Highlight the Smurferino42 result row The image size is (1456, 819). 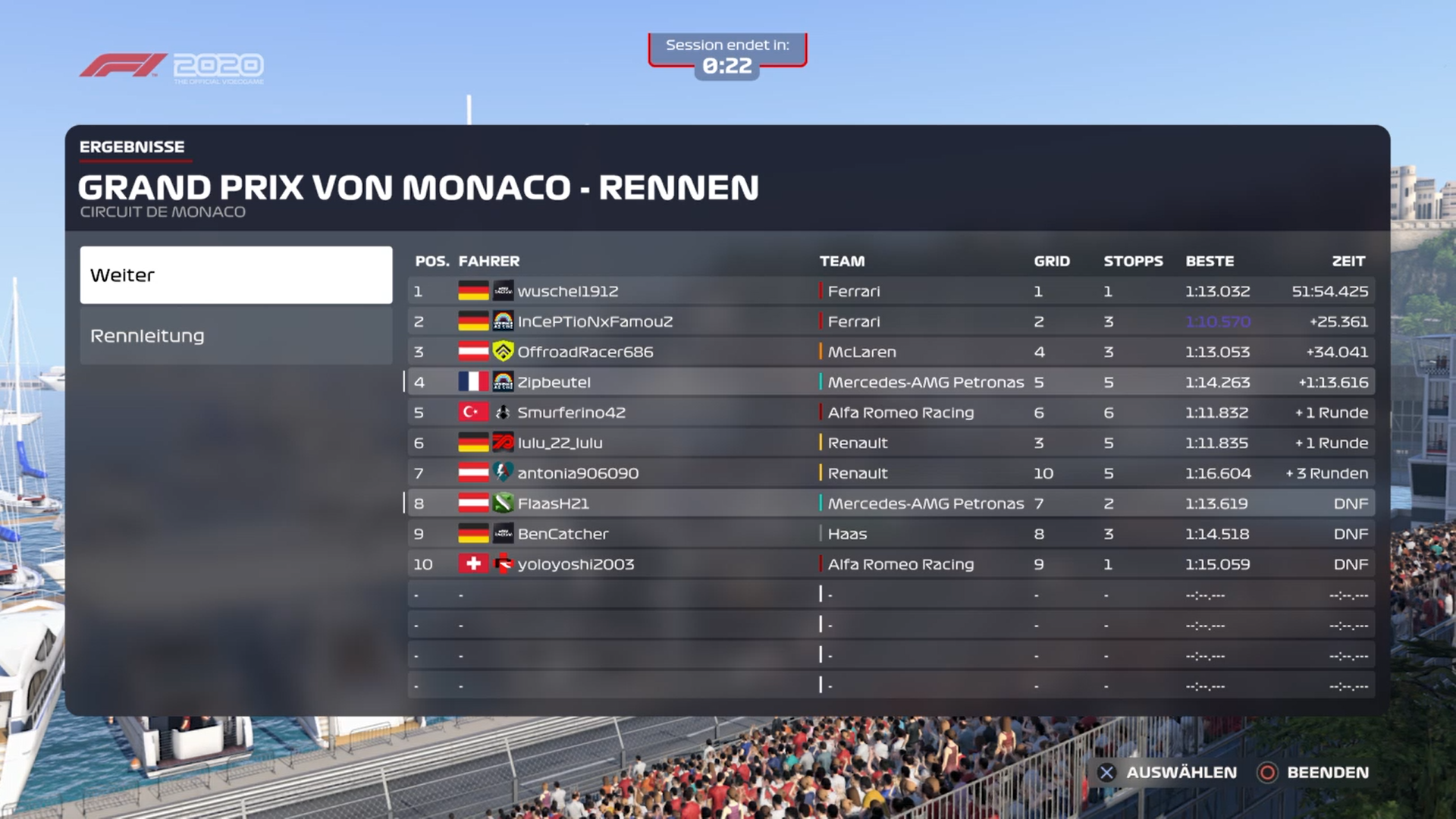(x=890, y=413)
